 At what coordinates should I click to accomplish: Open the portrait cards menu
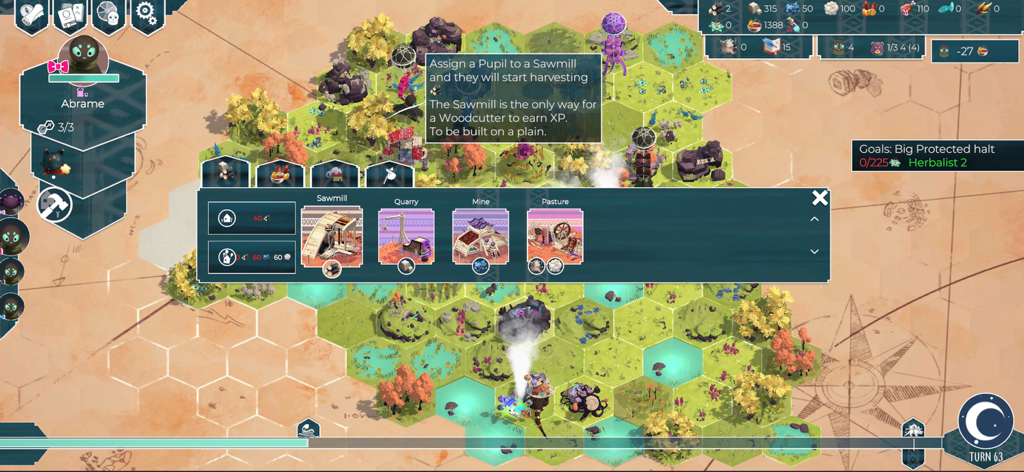[70, 15]
